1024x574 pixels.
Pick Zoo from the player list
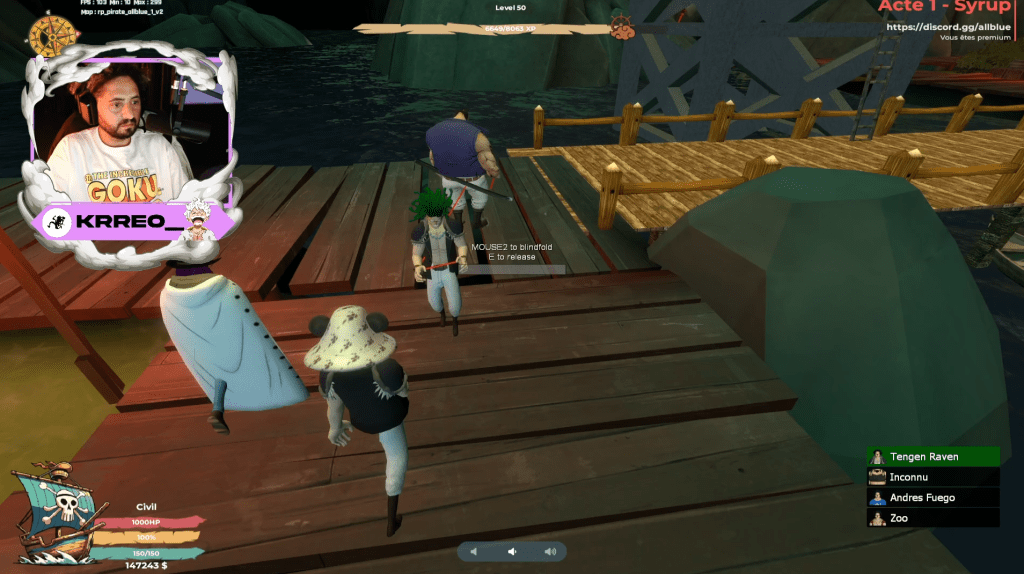(932, 518)
